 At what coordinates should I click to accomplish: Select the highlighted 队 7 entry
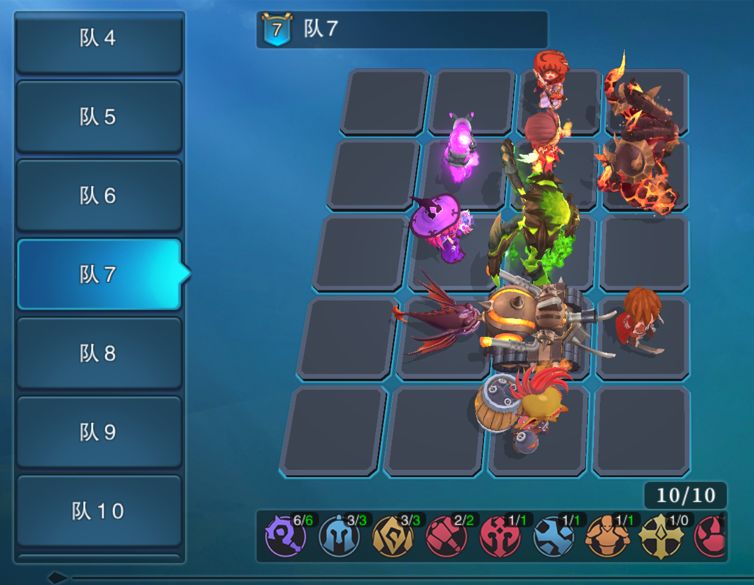point(98,274)
